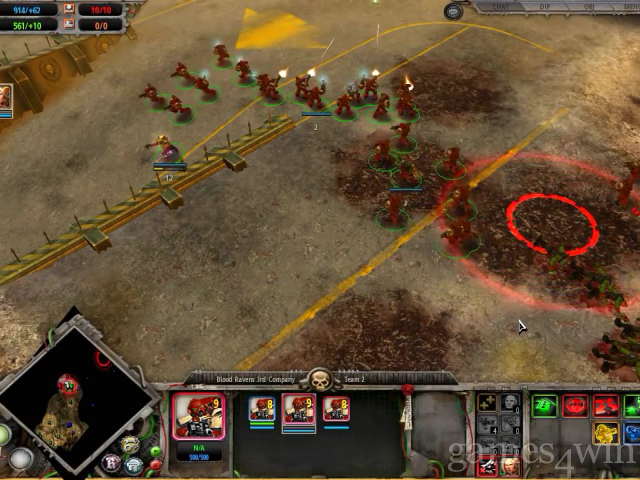Click the red attack-move command button

click(604, 406)
